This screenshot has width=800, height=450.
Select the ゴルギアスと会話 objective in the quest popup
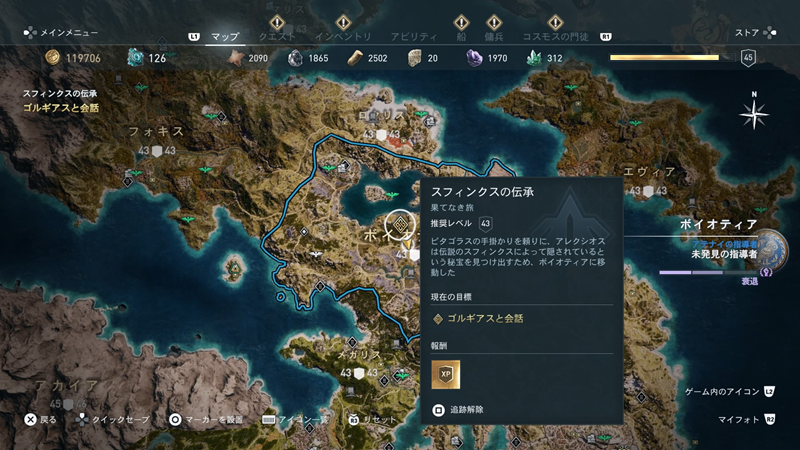485,318
